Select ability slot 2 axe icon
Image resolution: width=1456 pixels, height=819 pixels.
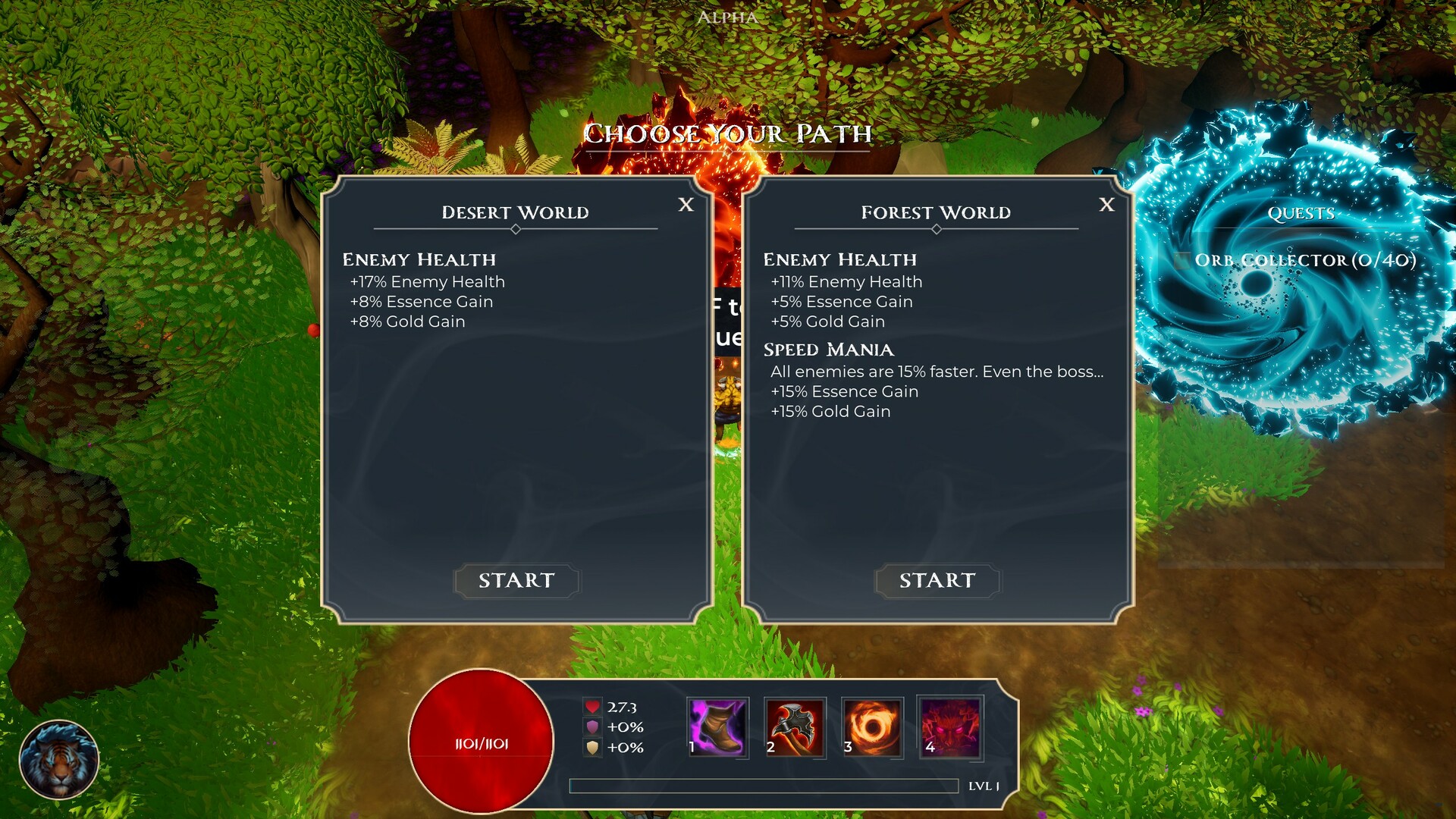(x=795, y=728)
